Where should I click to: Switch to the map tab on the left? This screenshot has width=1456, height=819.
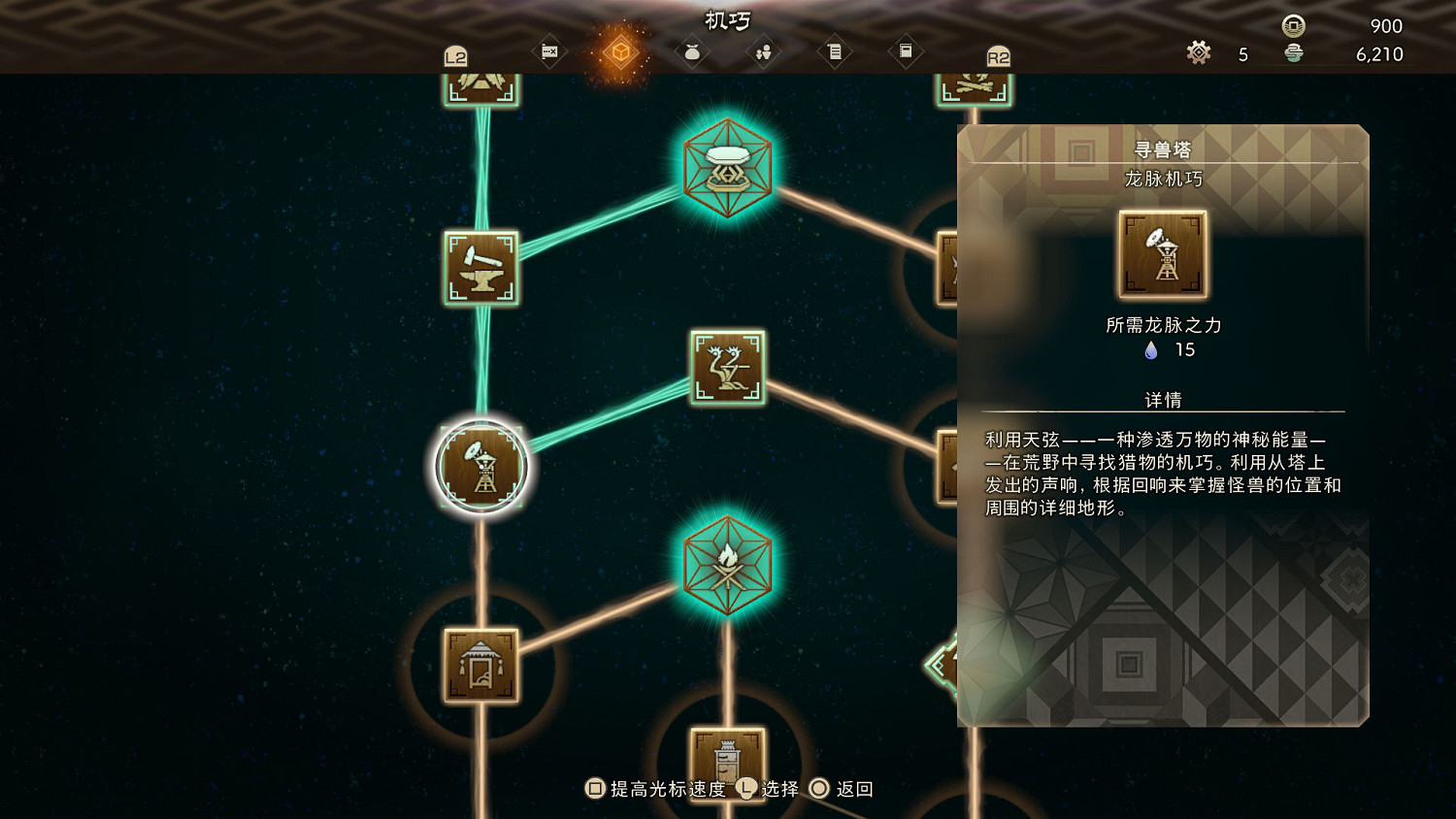(548, 53)
